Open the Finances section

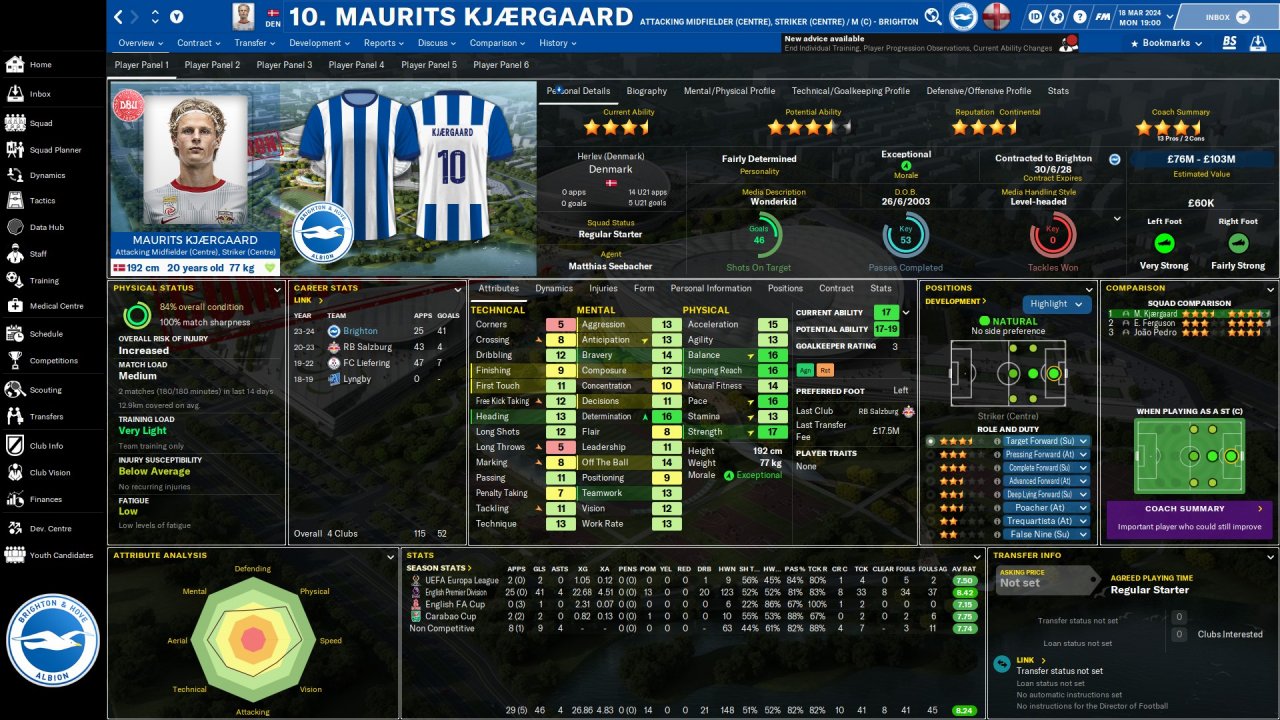tap(45, 499)
